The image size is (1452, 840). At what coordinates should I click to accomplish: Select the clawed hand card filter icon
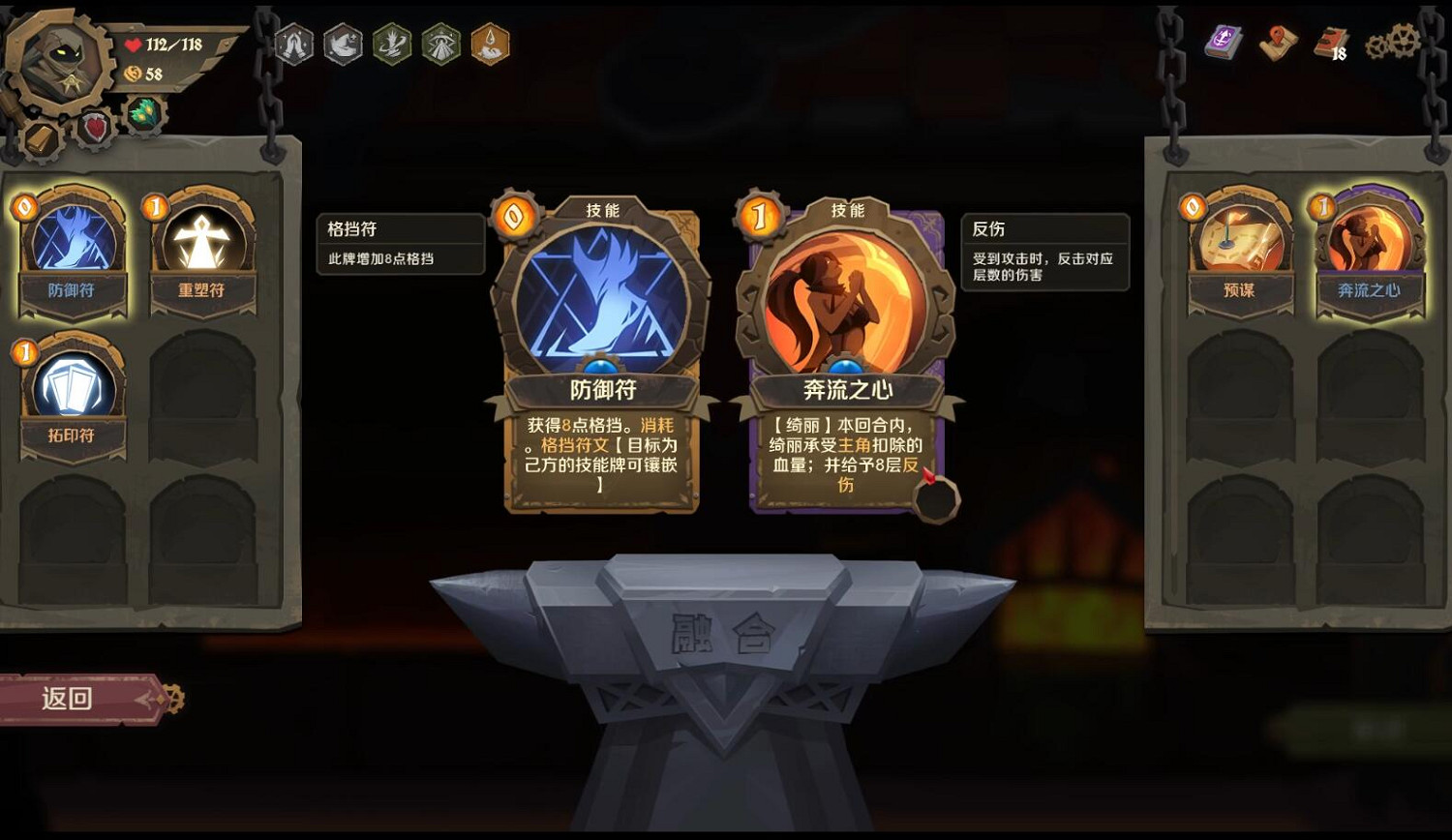pyautogui.click(x=393, y=43)
